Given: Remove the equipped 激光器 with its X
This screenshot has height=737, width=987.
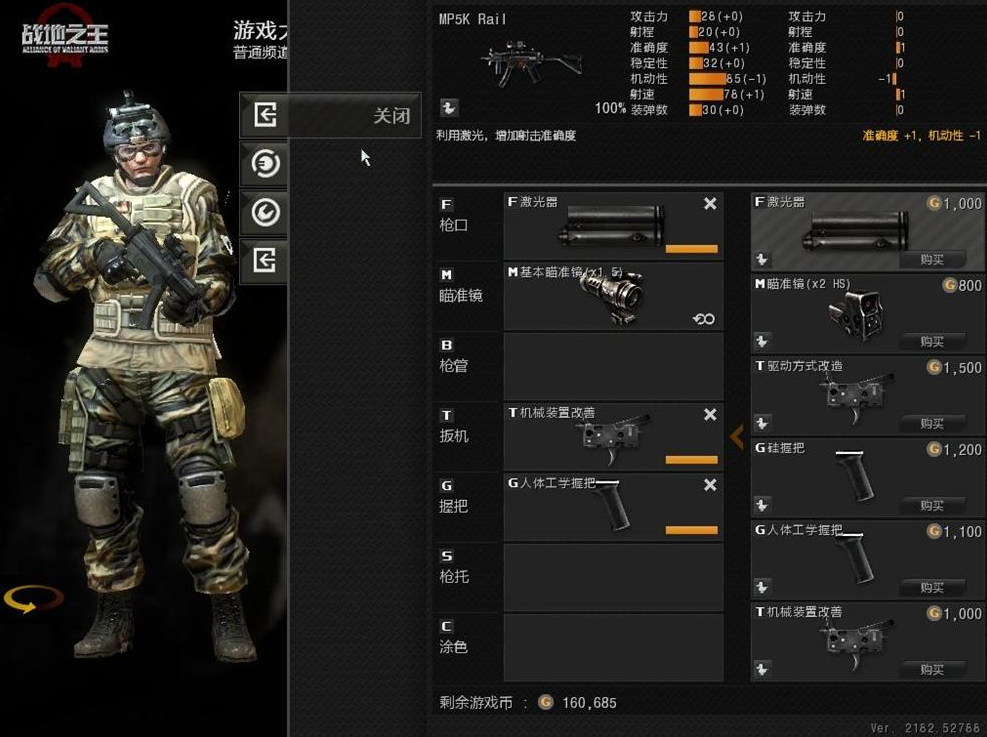Looking at the screenshot, I should pyautogui.click(x=710, y=204).
